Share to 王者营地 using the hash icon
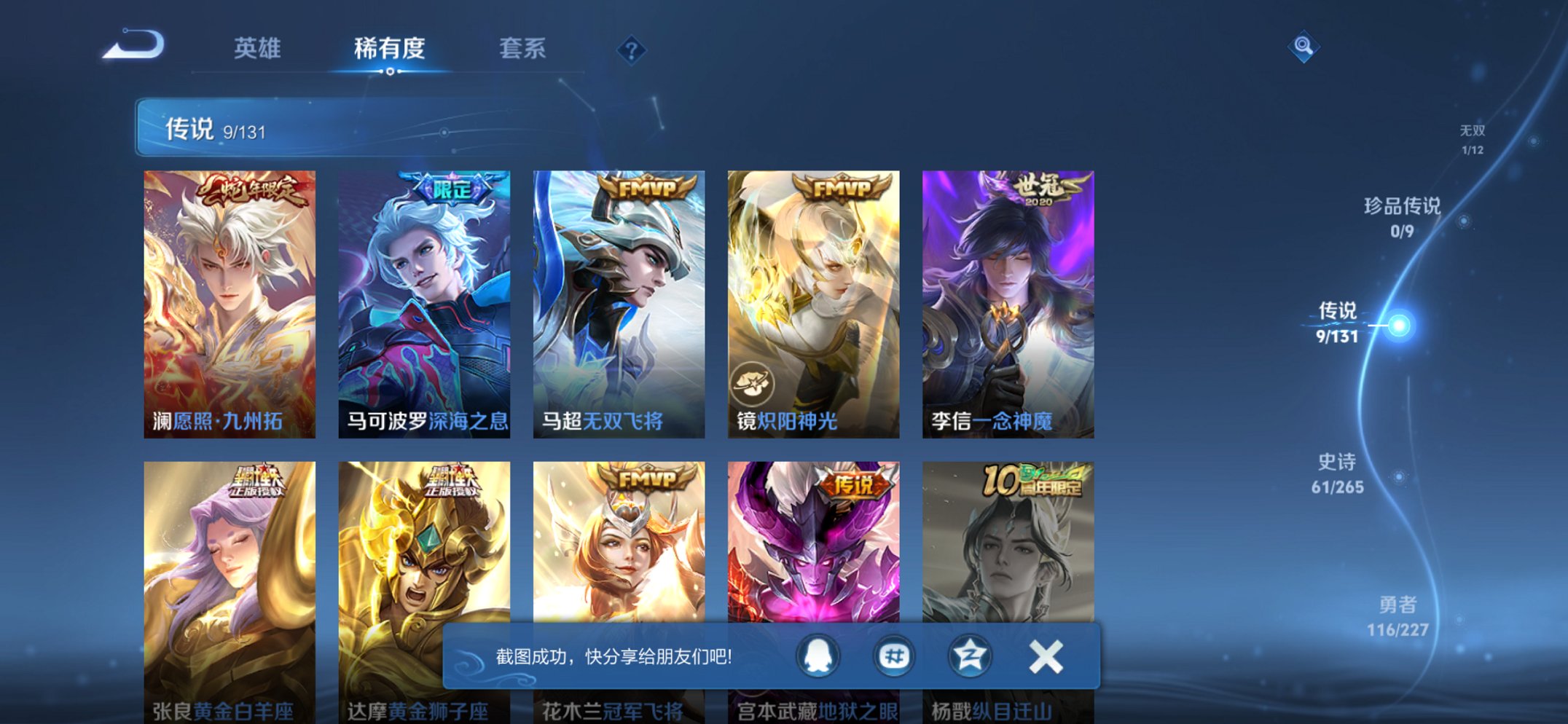1568x724 pixels. point(893,655)
